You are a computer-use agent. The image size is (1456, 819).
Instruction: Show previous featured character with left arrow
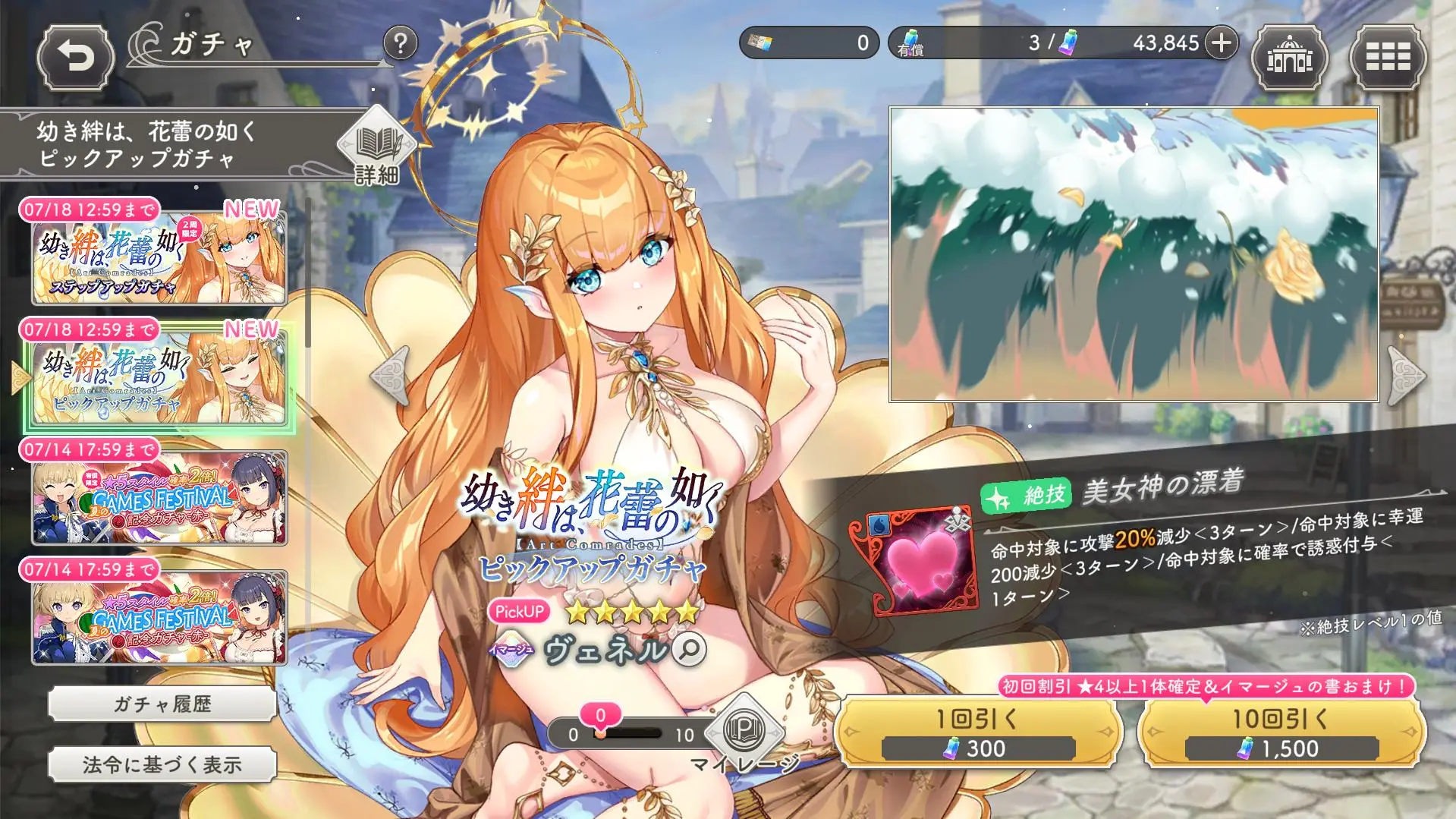pos(390,375)
